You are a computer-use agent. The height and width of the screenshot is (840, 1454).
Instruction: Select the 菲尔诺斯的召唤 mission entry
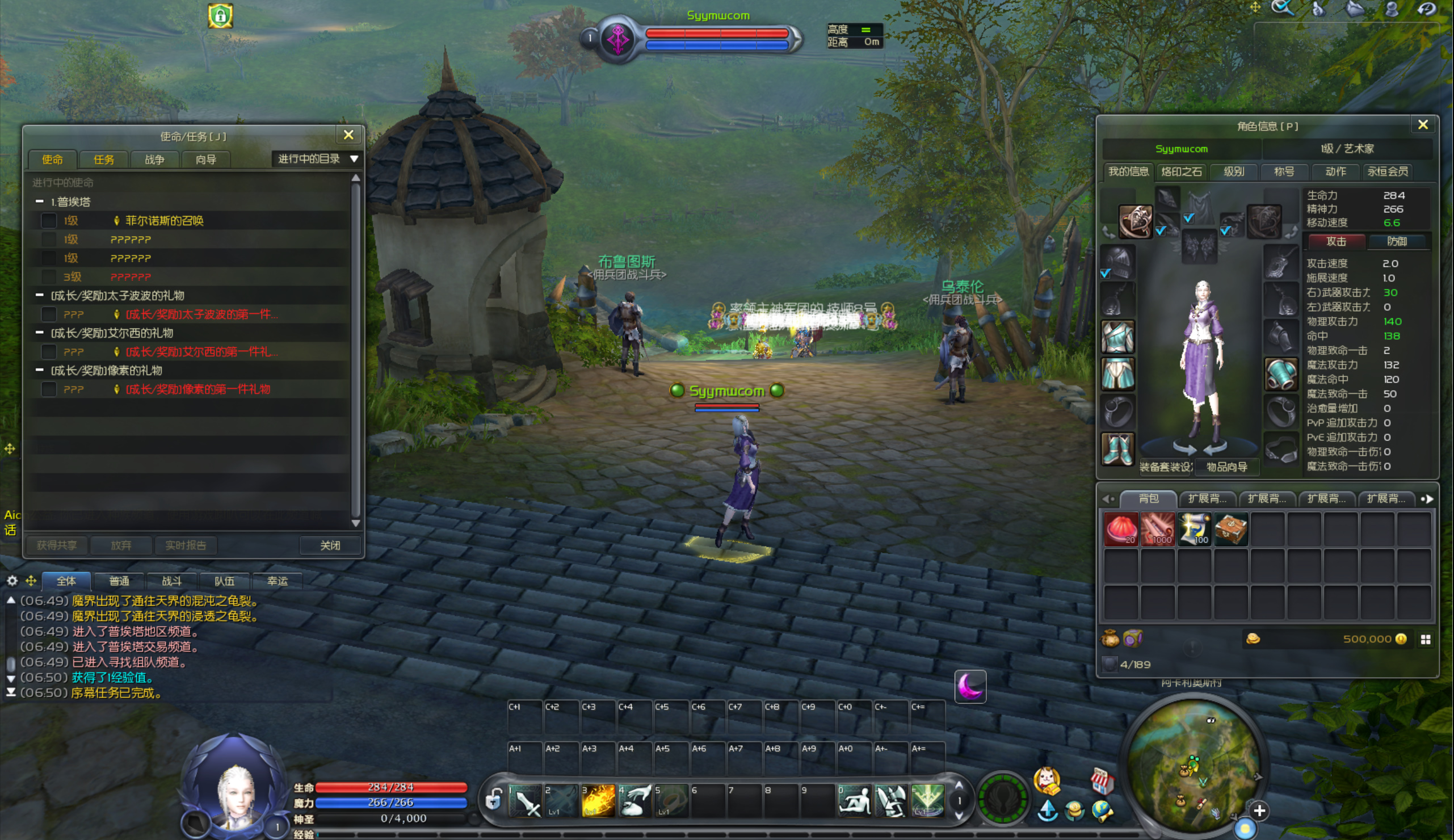point(165,220)
